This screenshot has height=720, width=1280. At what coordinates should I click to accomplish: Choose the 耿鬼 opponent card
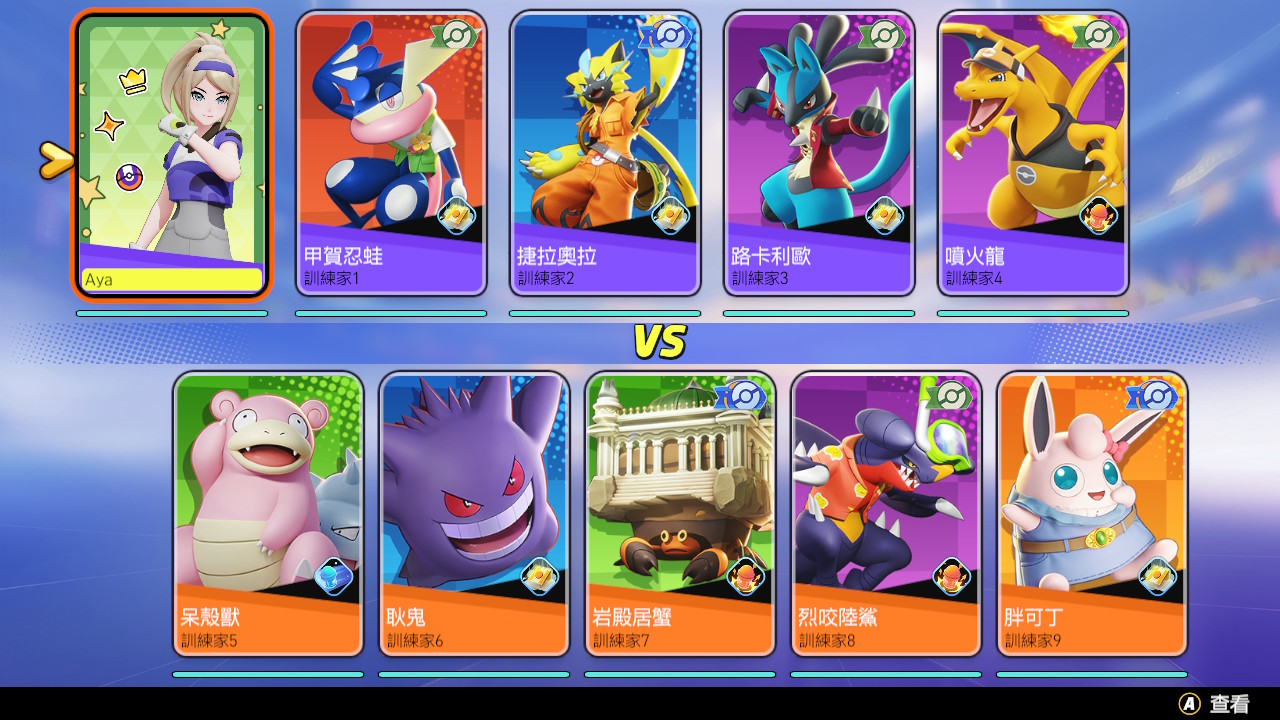click(474, 514)
